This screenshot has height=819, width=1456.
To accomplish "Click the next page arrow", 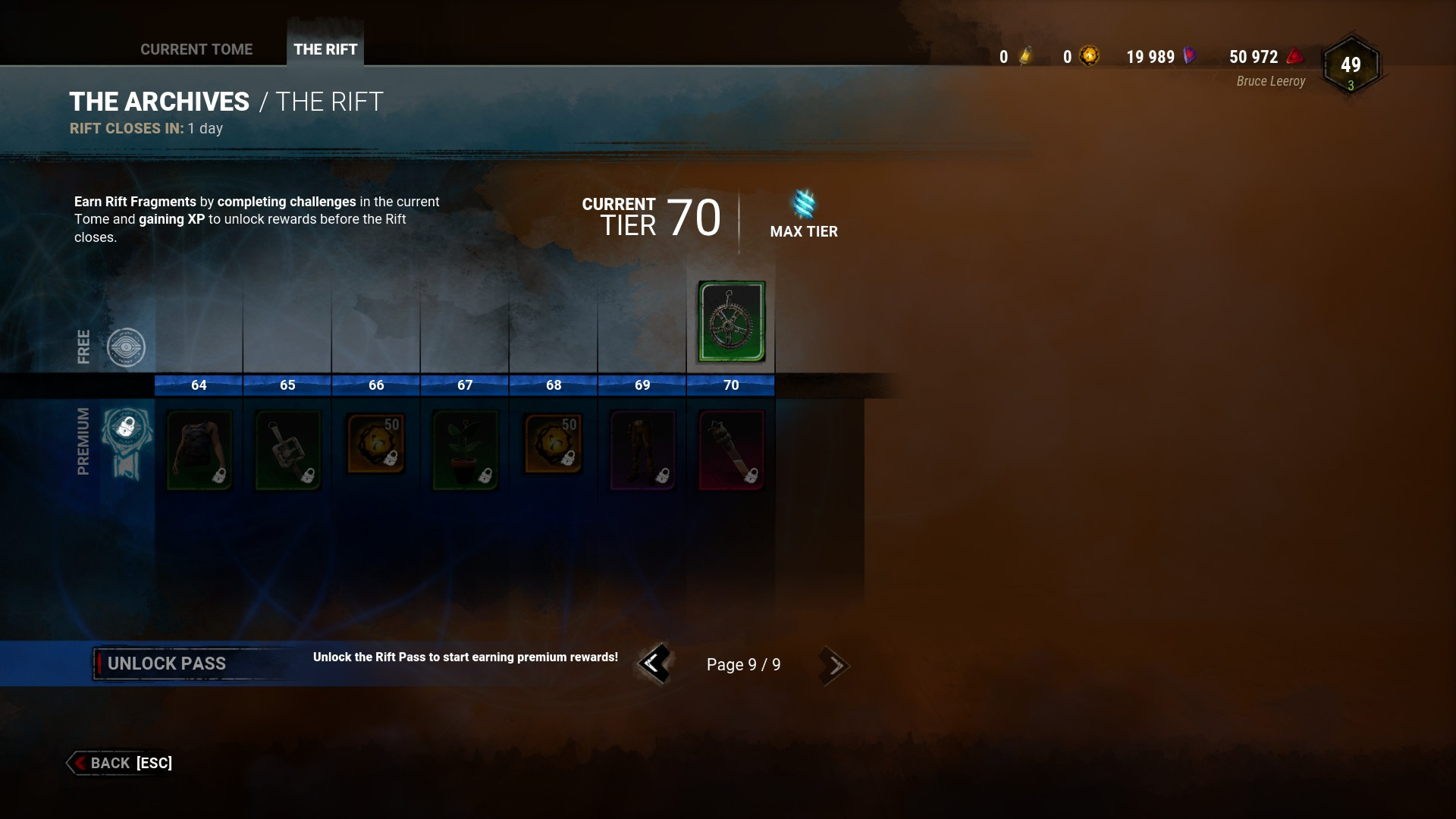I will coord(834,664).
